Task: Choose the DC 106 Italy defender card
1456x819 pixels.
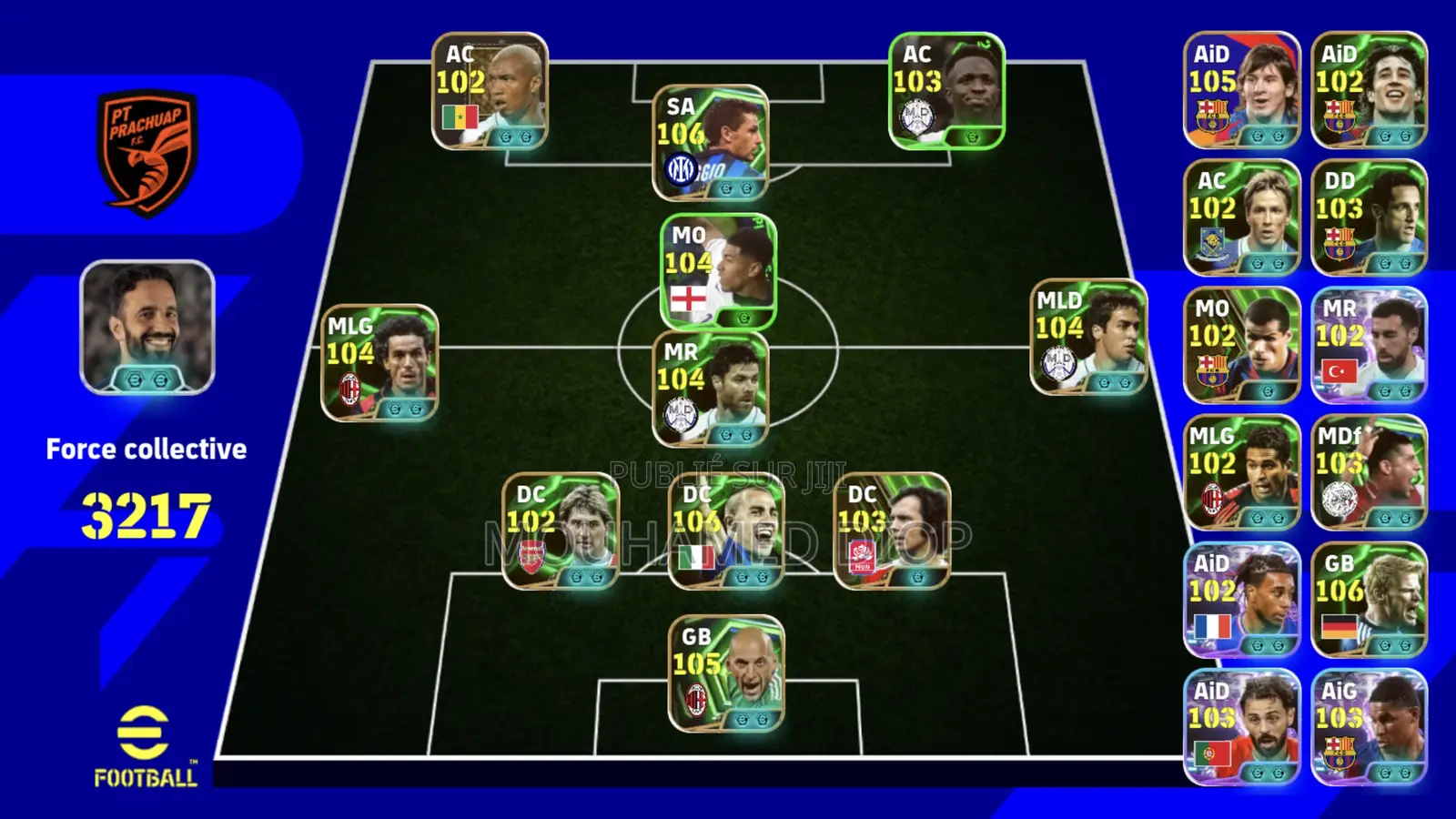Action: point(725,531)
